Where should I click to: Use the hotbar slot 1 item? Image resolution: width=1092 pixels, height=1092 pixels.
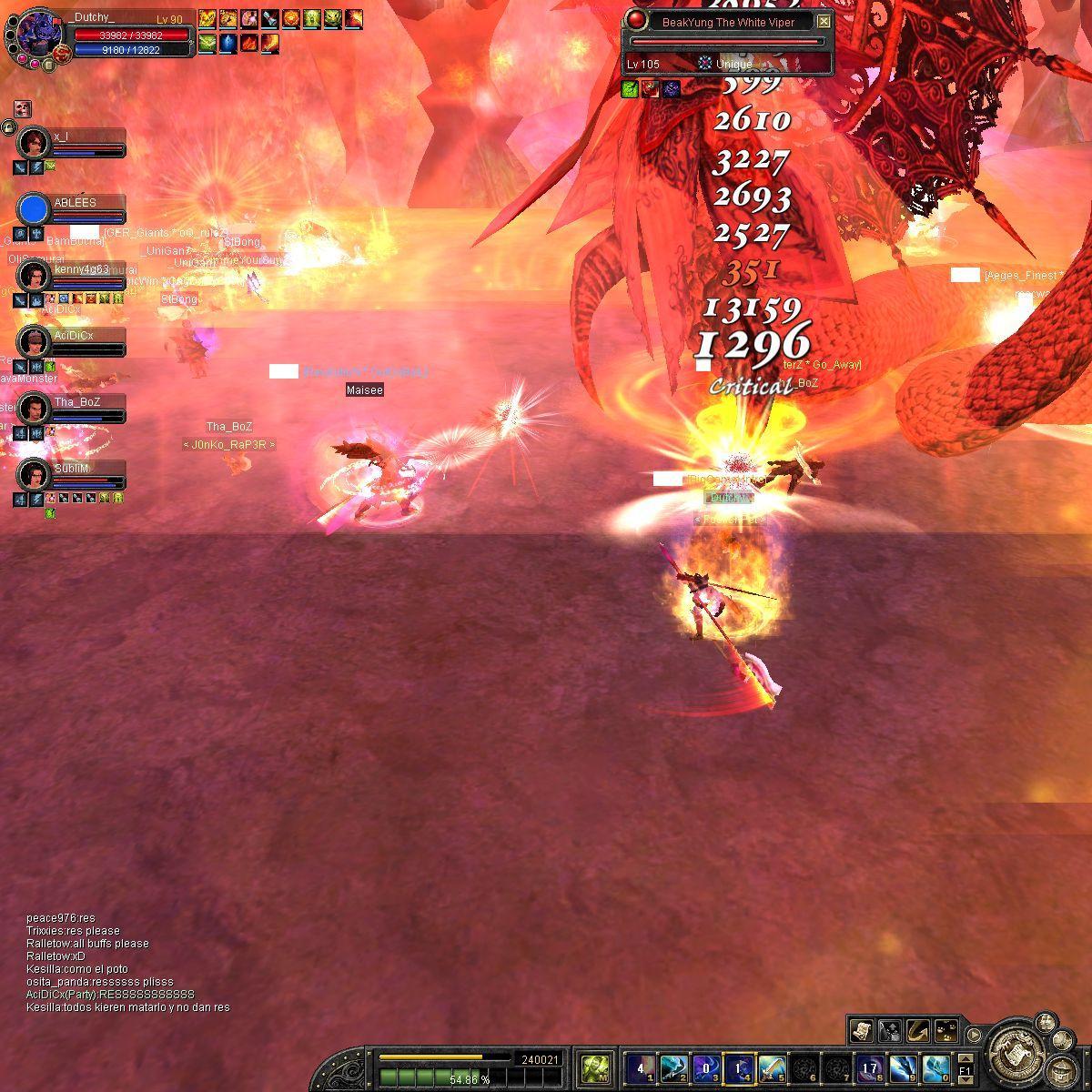pos(641,1067)
